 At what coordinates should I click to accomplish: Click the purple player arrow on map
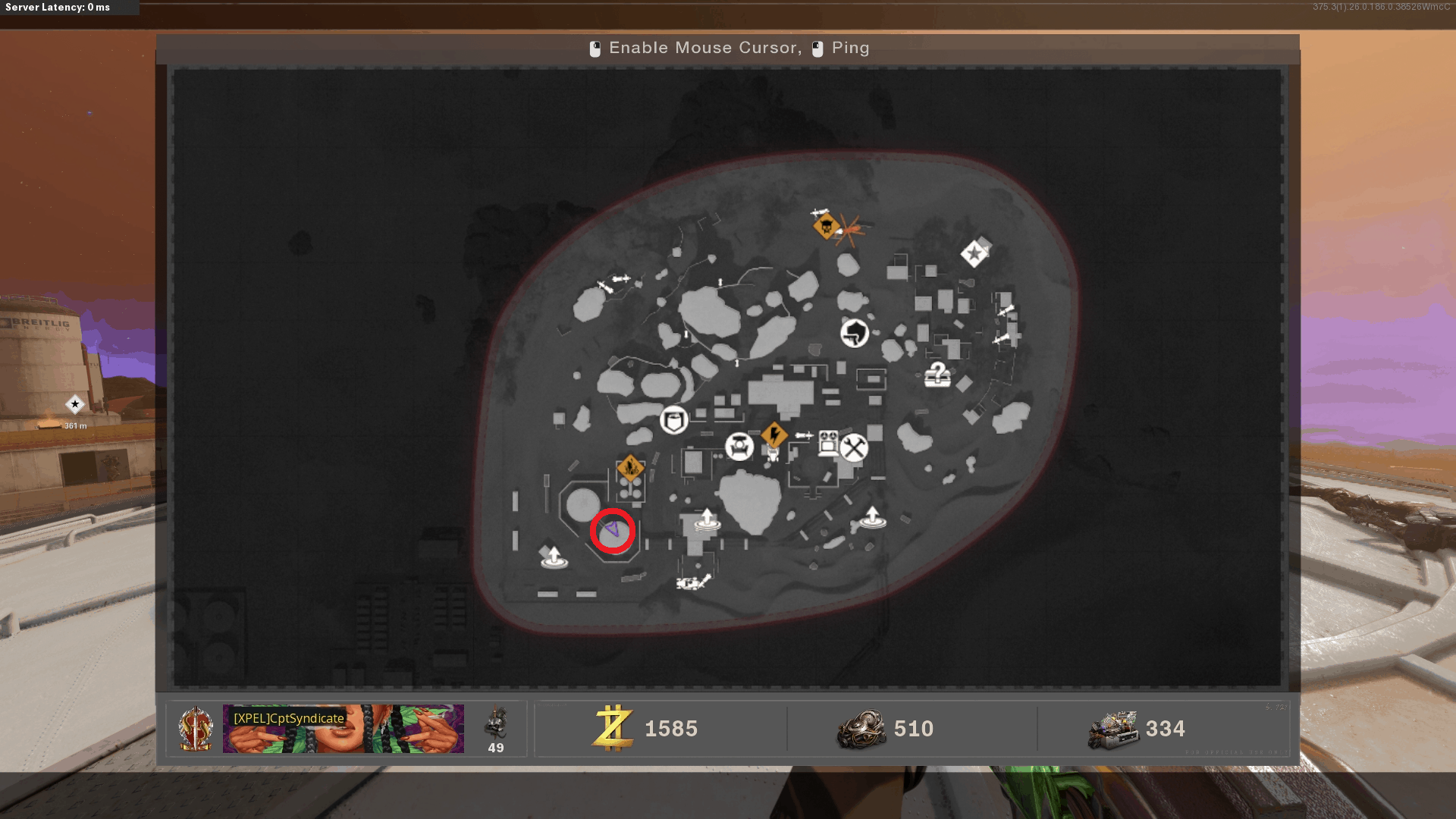613,529
